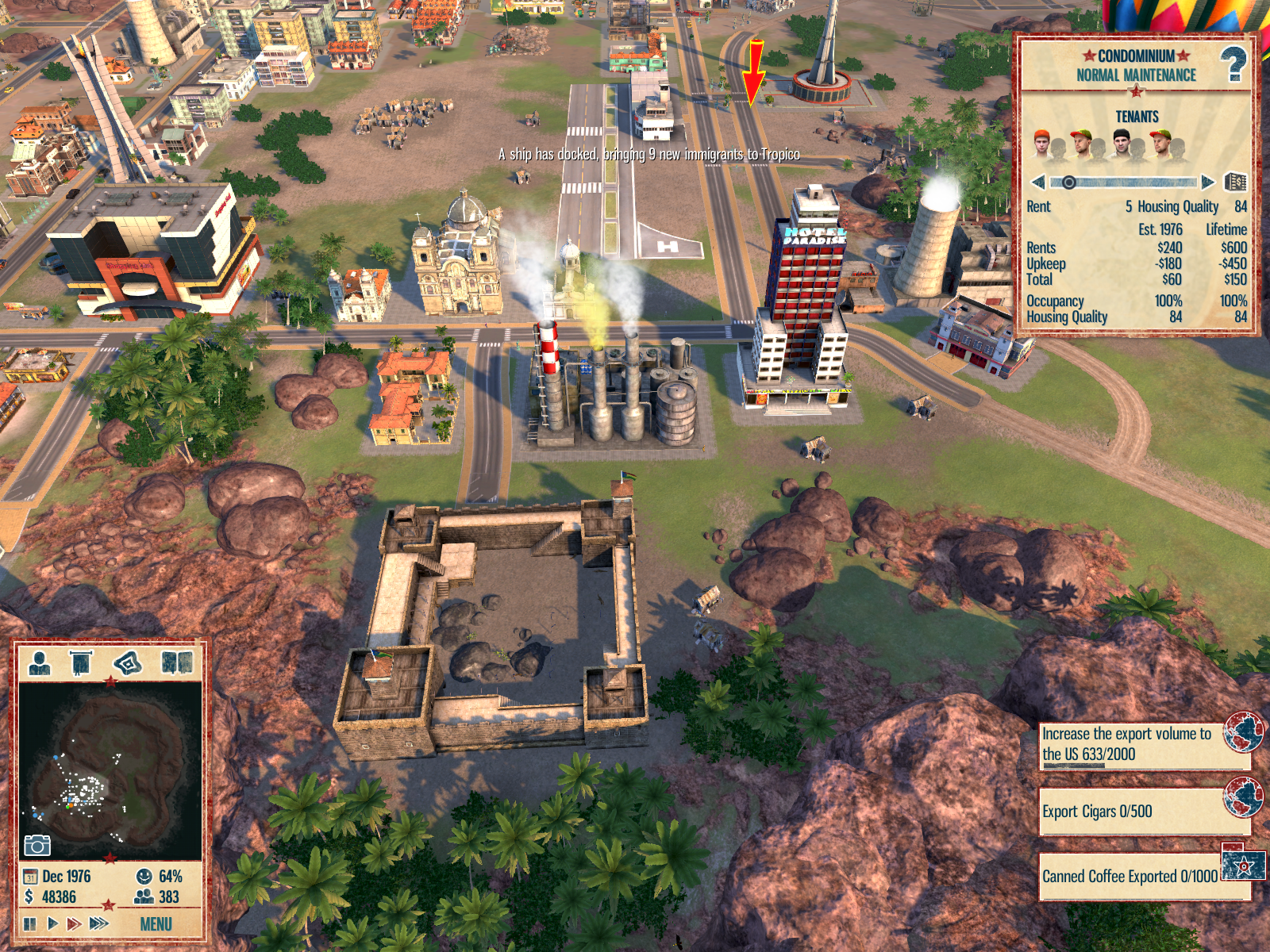Image resolution: width=1270 pixels, height=952 pixels.
Task: Set game speed to double fast-forward
Action: tap(74, 923)
